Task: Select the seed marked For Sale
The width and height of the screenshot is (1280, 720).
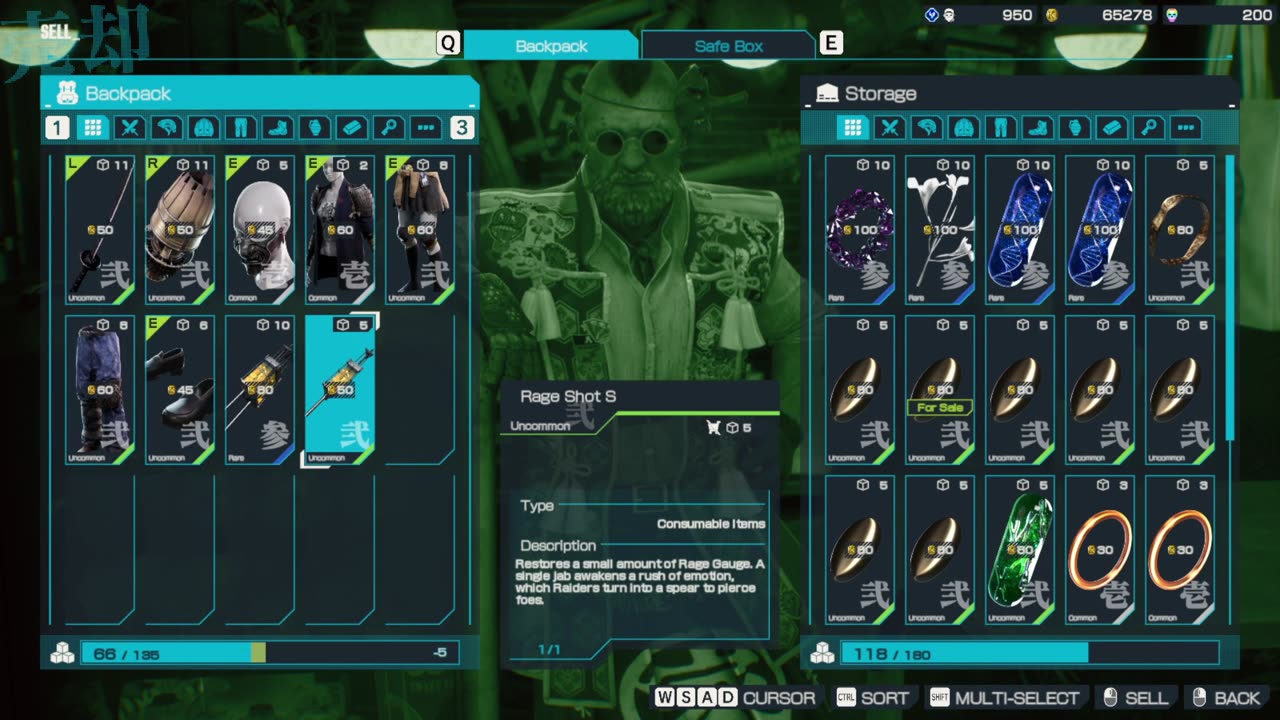Action: 940,390
